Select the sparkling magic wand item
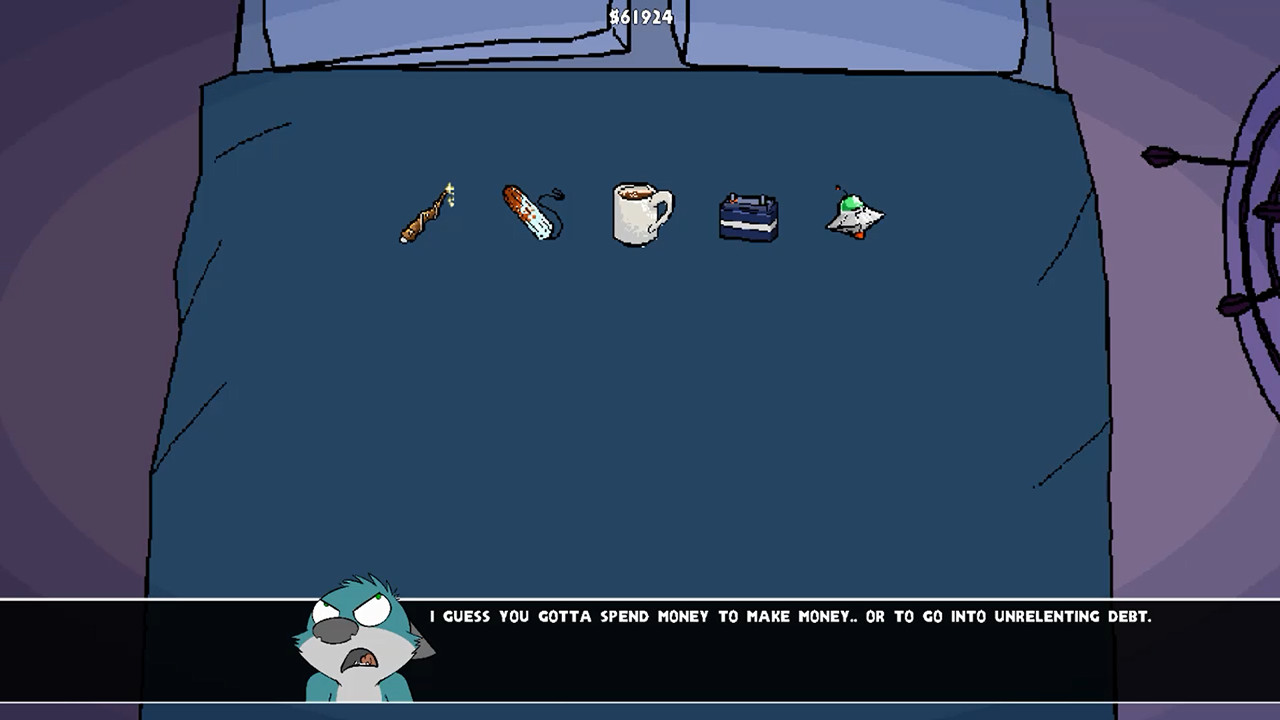 pos(424,211)
